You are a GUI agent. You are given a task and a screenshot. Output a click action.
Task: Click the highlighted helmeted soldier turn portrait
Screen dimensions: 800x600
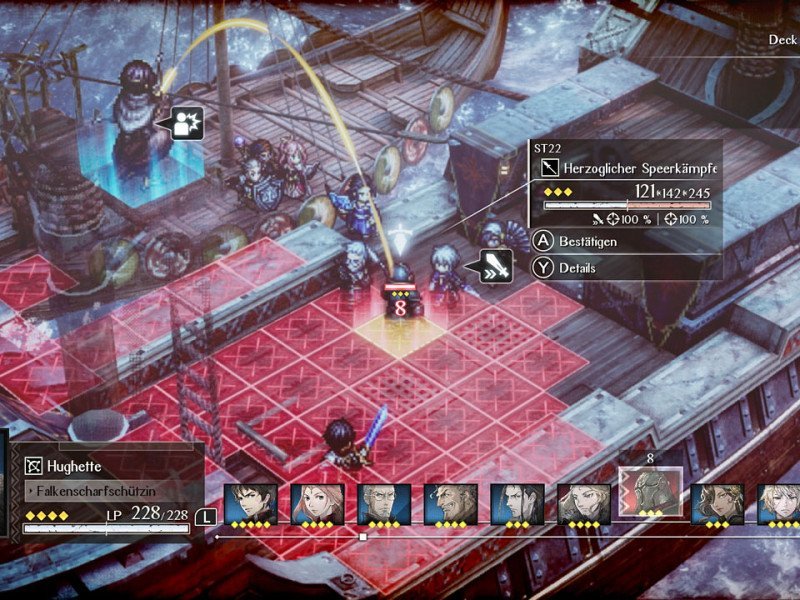651,492
